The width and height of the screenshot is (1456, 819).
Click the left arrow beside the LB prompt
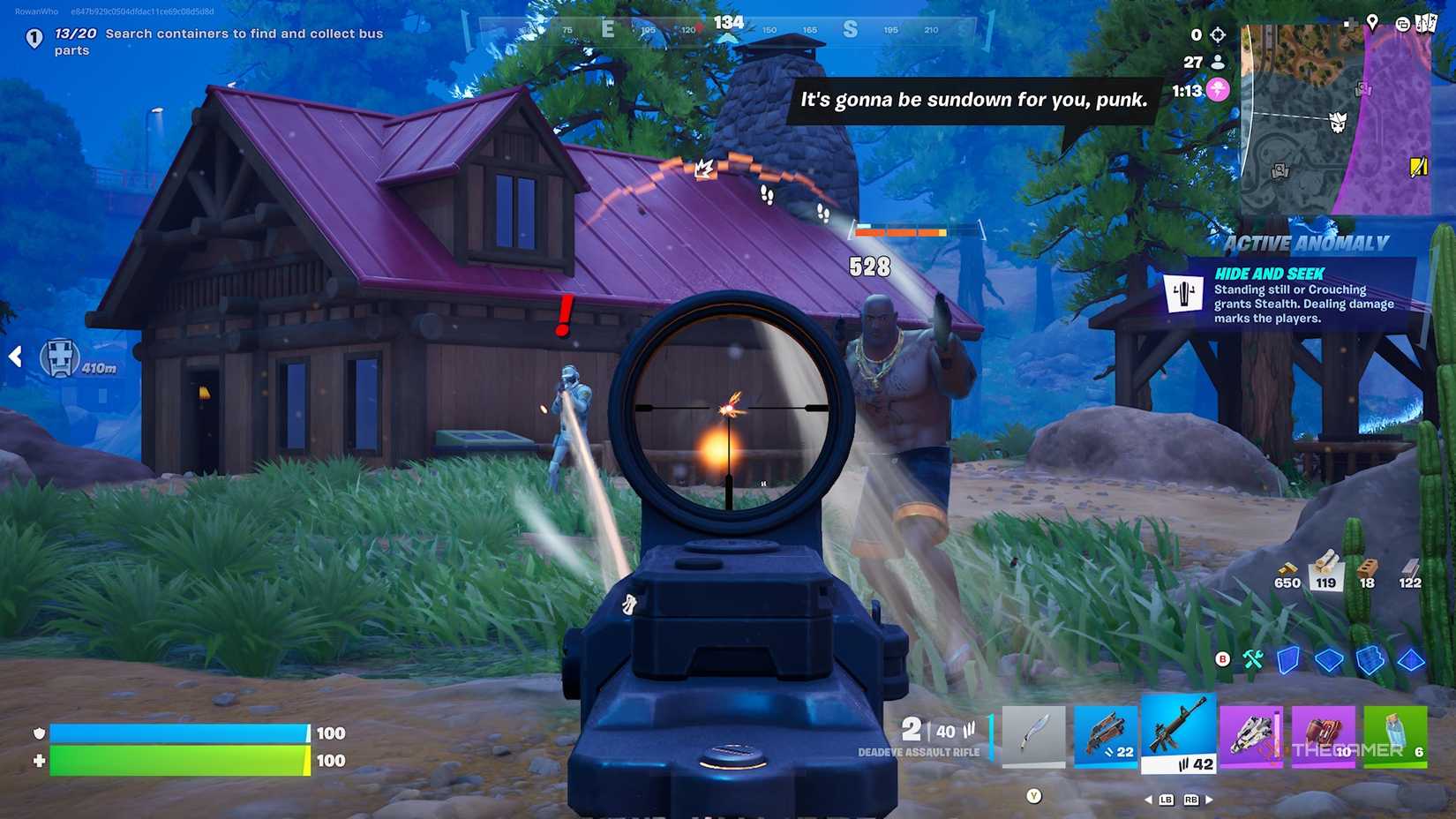coord(1147,799)
